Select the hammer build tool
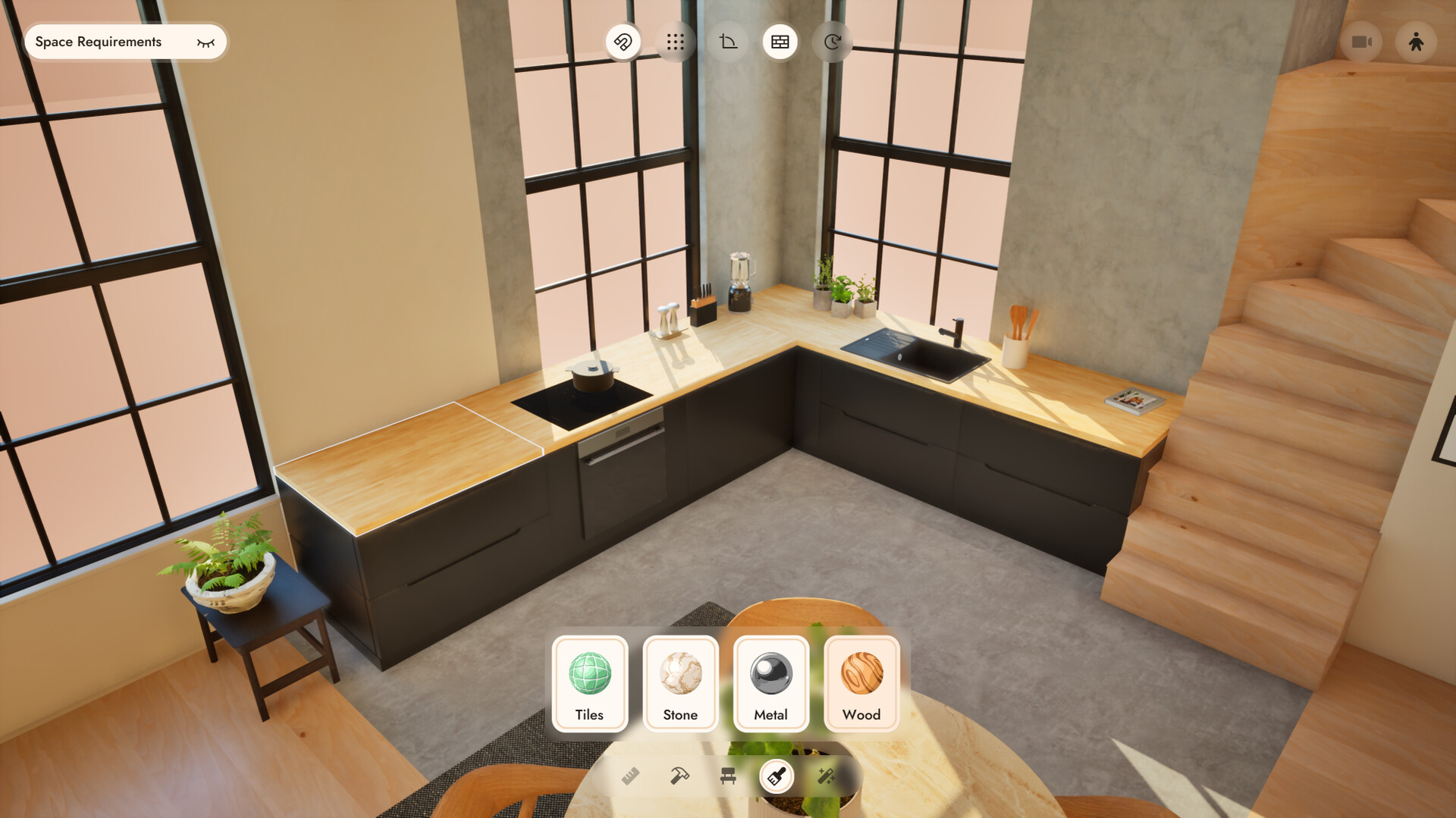This screenshot has width=1456, height=818. (x=679, y=776)
